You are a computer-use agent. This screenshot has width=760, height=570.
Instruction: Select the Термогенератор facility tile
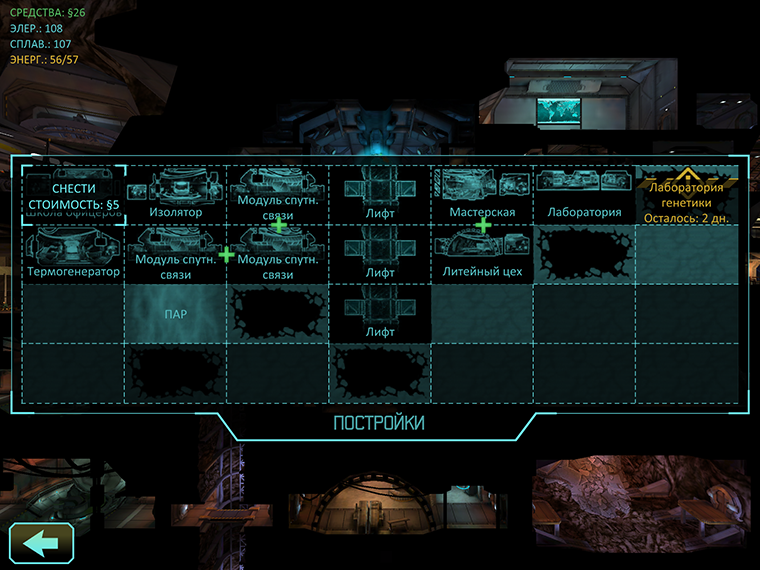73,254
